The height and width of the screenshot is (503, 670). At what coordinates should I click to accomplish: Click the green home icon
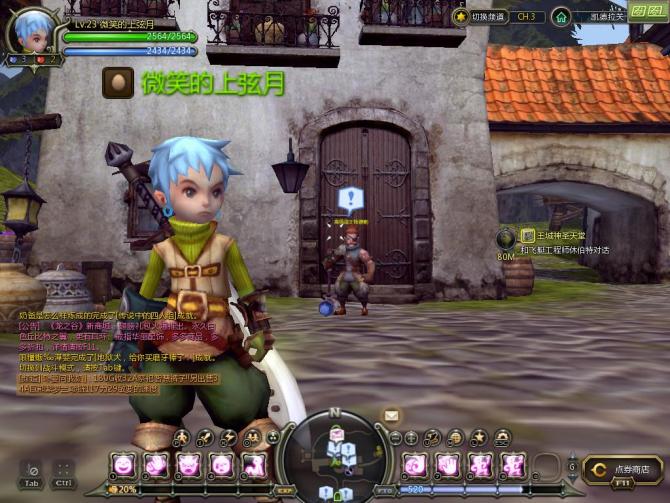561,17
